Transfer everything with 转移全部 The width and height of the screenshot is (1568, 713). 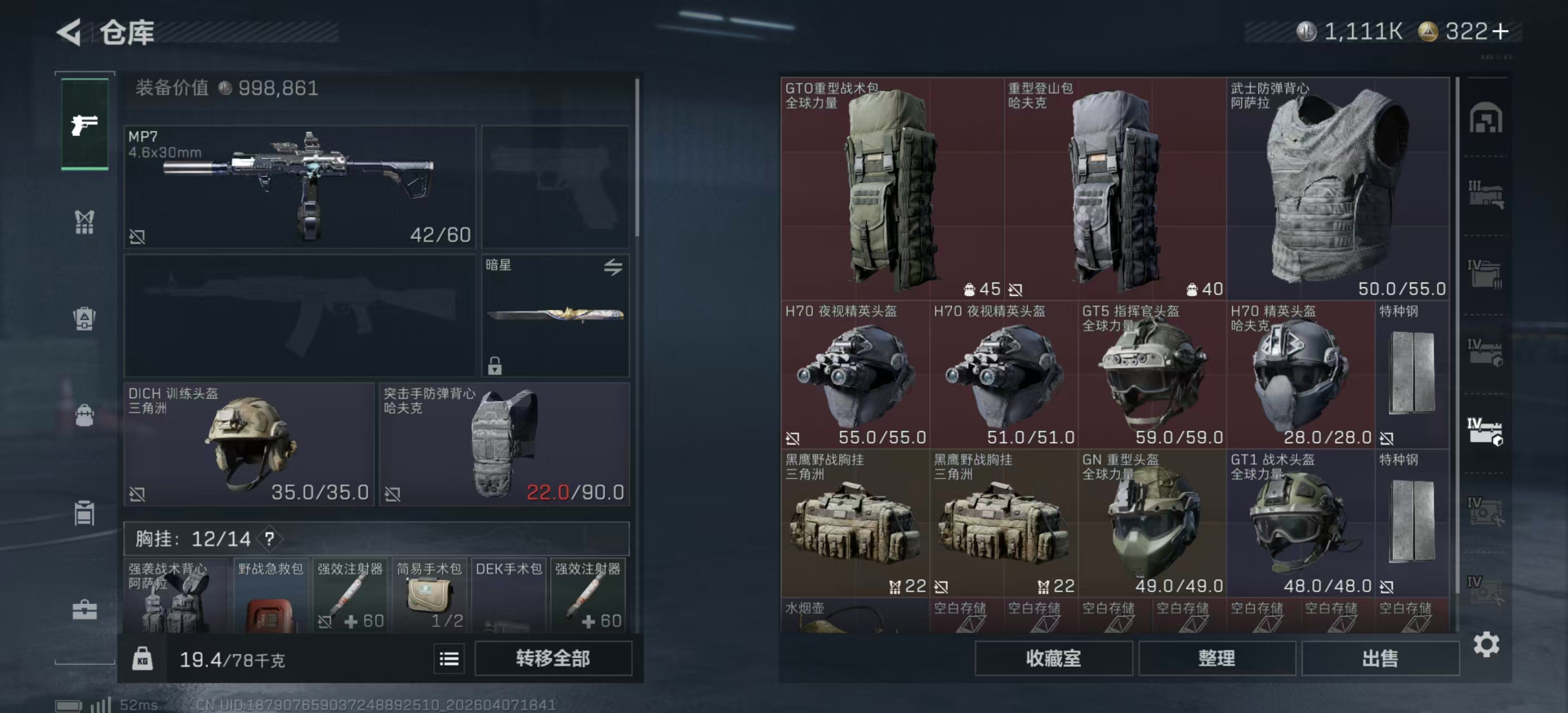(x=553, y=658)
